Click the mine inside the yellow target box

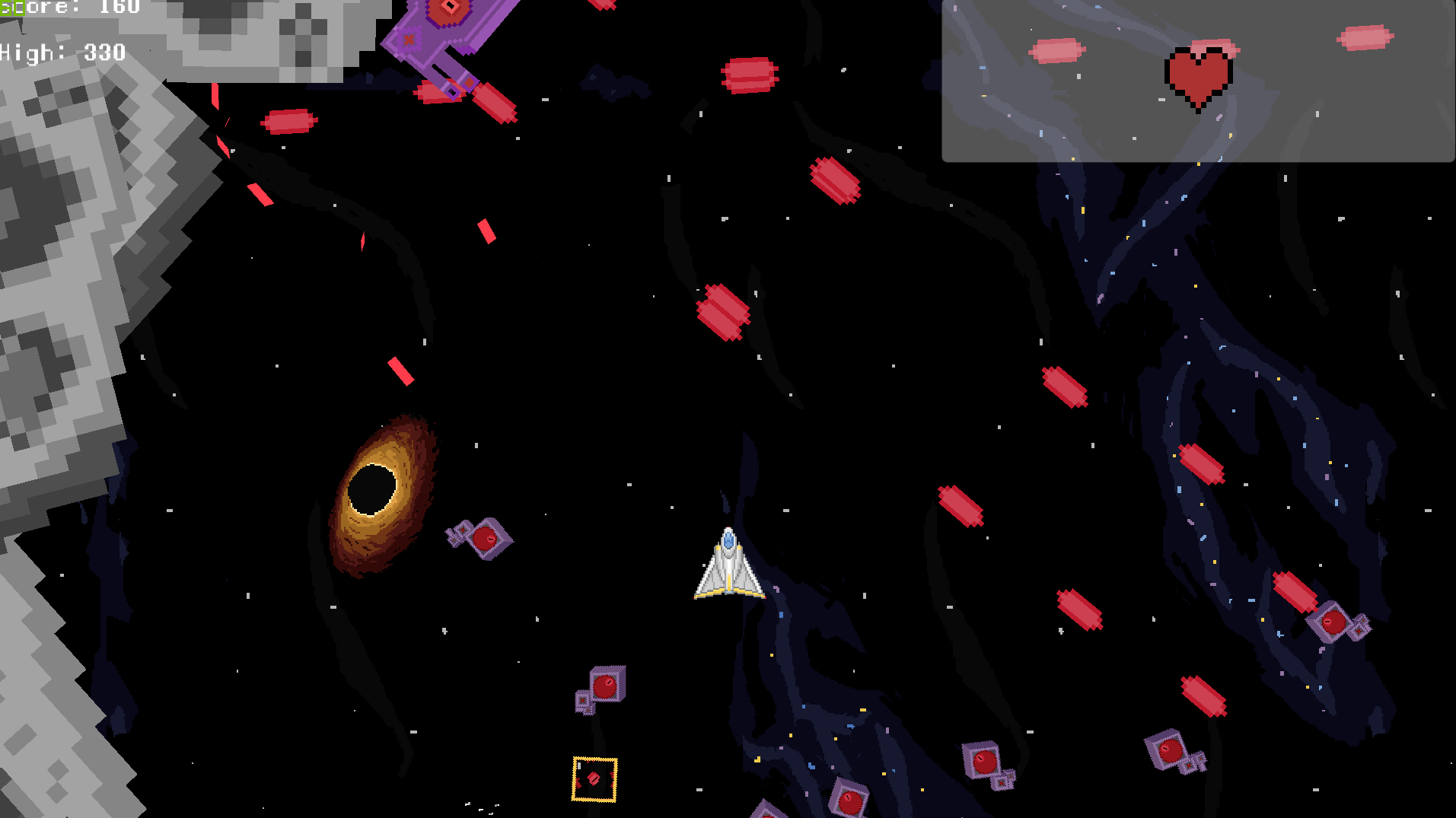[x=594, y=778]
